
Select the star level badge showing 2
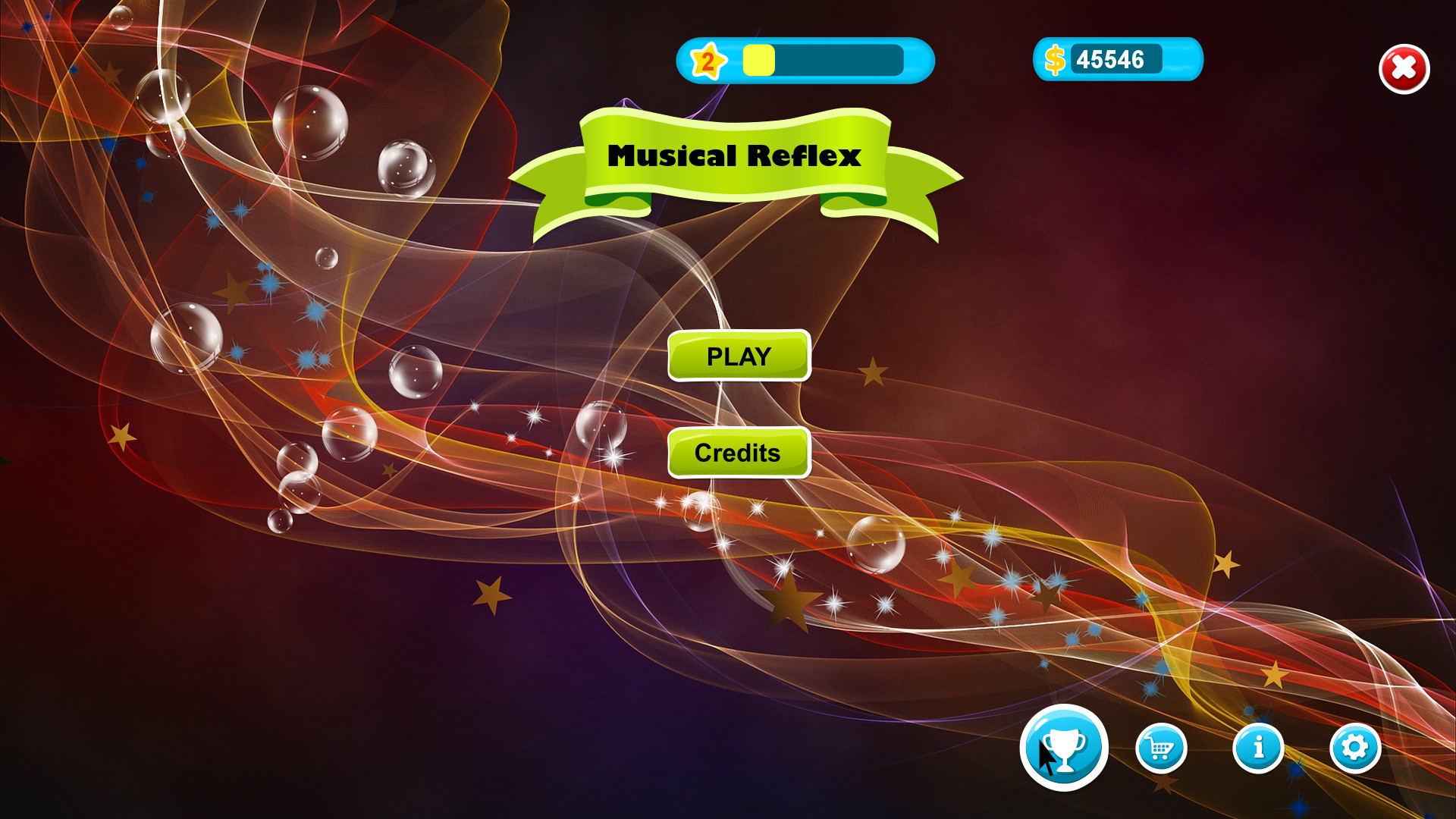pos(707,61)
